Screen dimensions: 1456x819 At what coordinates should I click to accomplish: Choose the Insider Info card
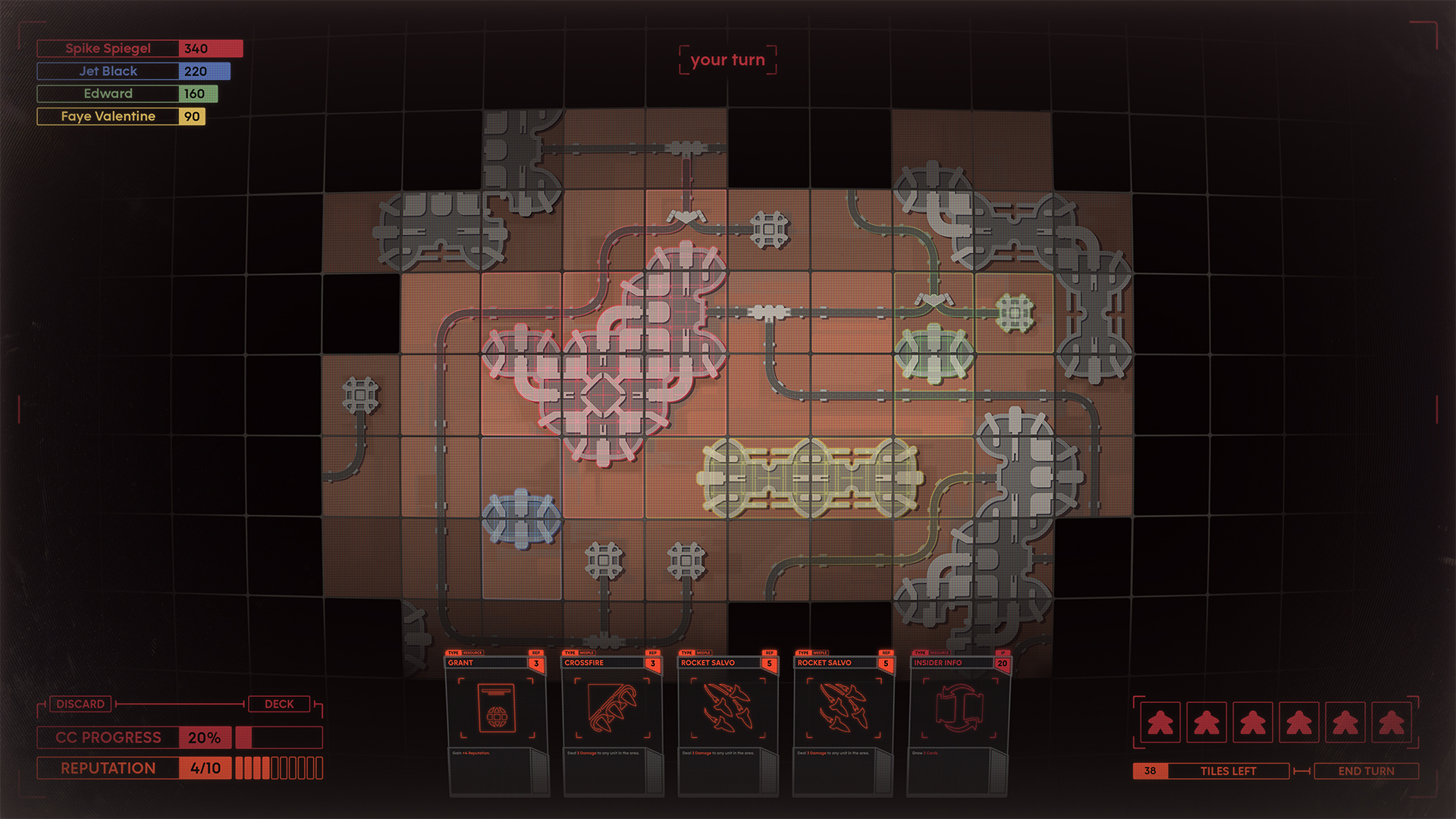click(x=959, y=724)
